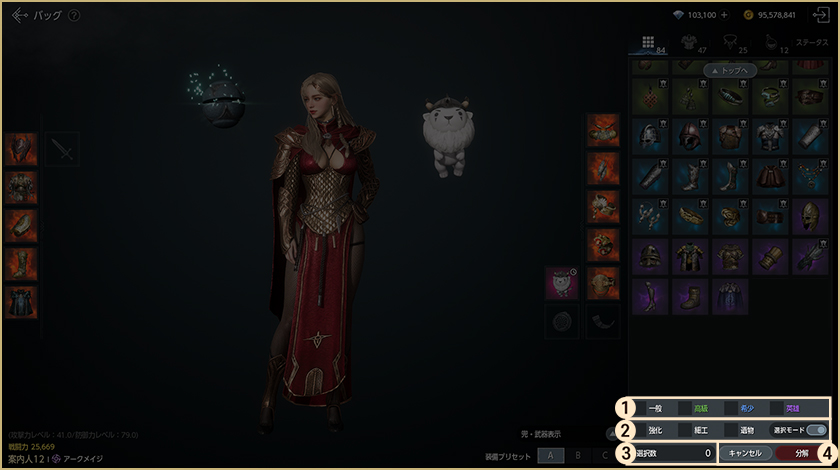
Task: Tick the green 高級 rarity checkbox
Action: click(x=685, y=408)
